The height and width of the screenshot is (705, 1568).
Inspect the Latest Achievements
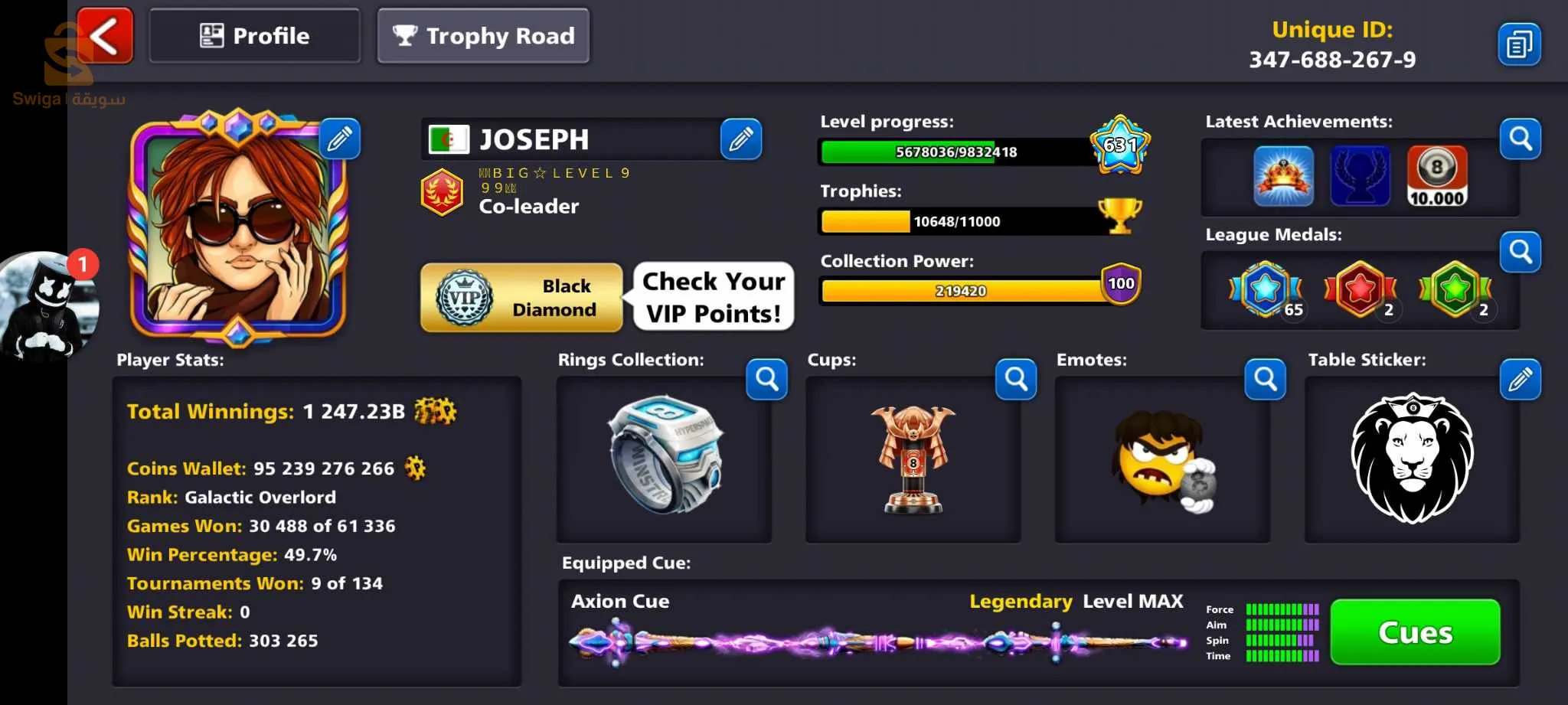(x=1520, y=139)
